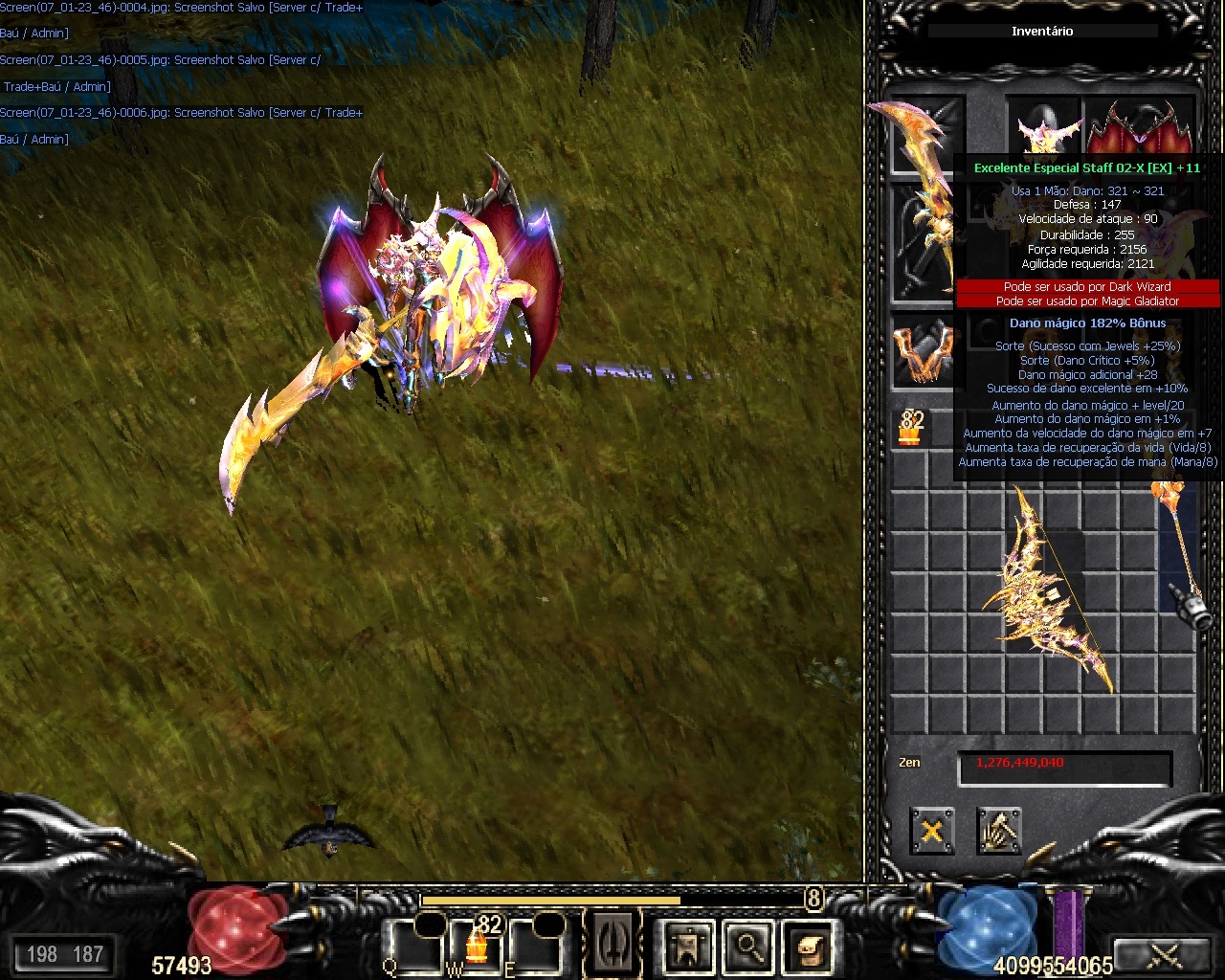This screenshot has height=980, width=1225.
Task: Select the empty E hotkey slot
Action: [534, 944]
